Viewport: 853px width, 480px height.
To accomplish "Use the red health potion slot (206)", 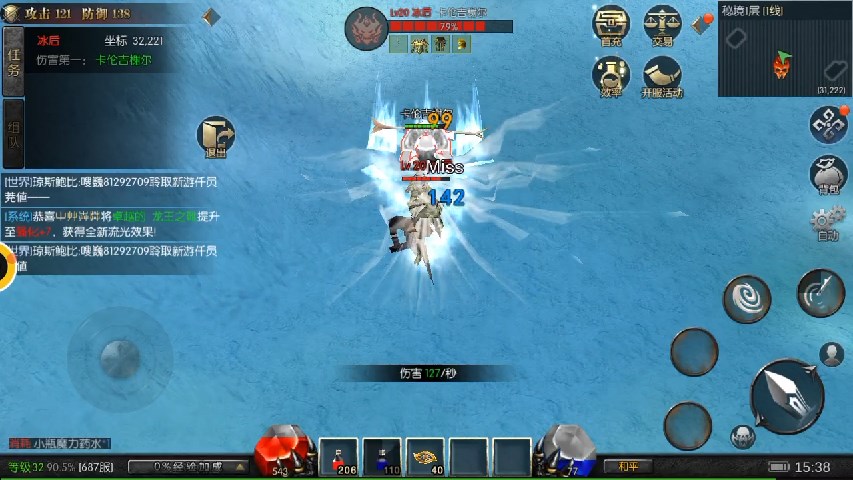I will [x=340, y=456].
